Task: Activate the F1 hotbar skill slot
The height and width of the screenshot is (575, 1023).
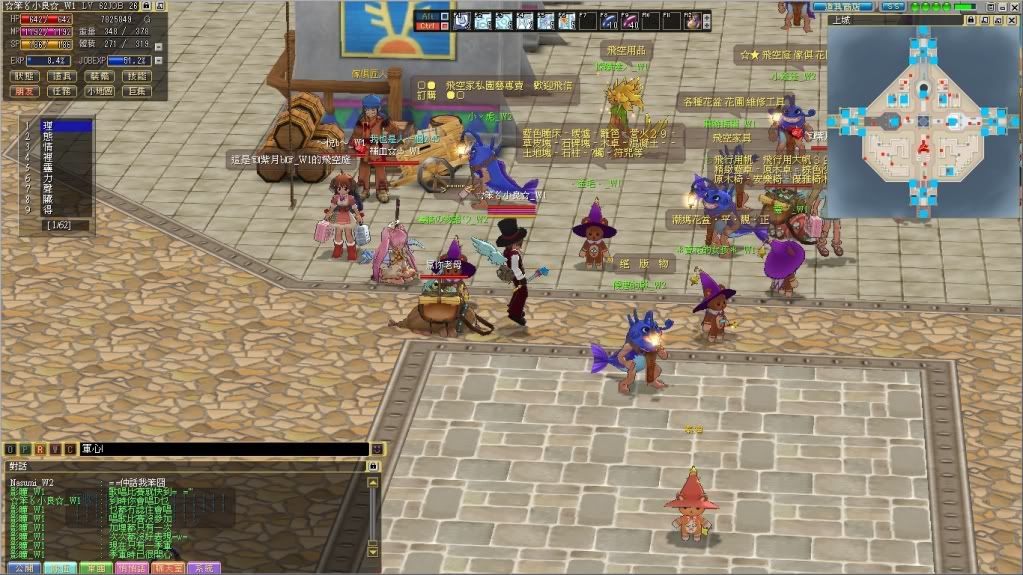Action: [x=463, y=20]
